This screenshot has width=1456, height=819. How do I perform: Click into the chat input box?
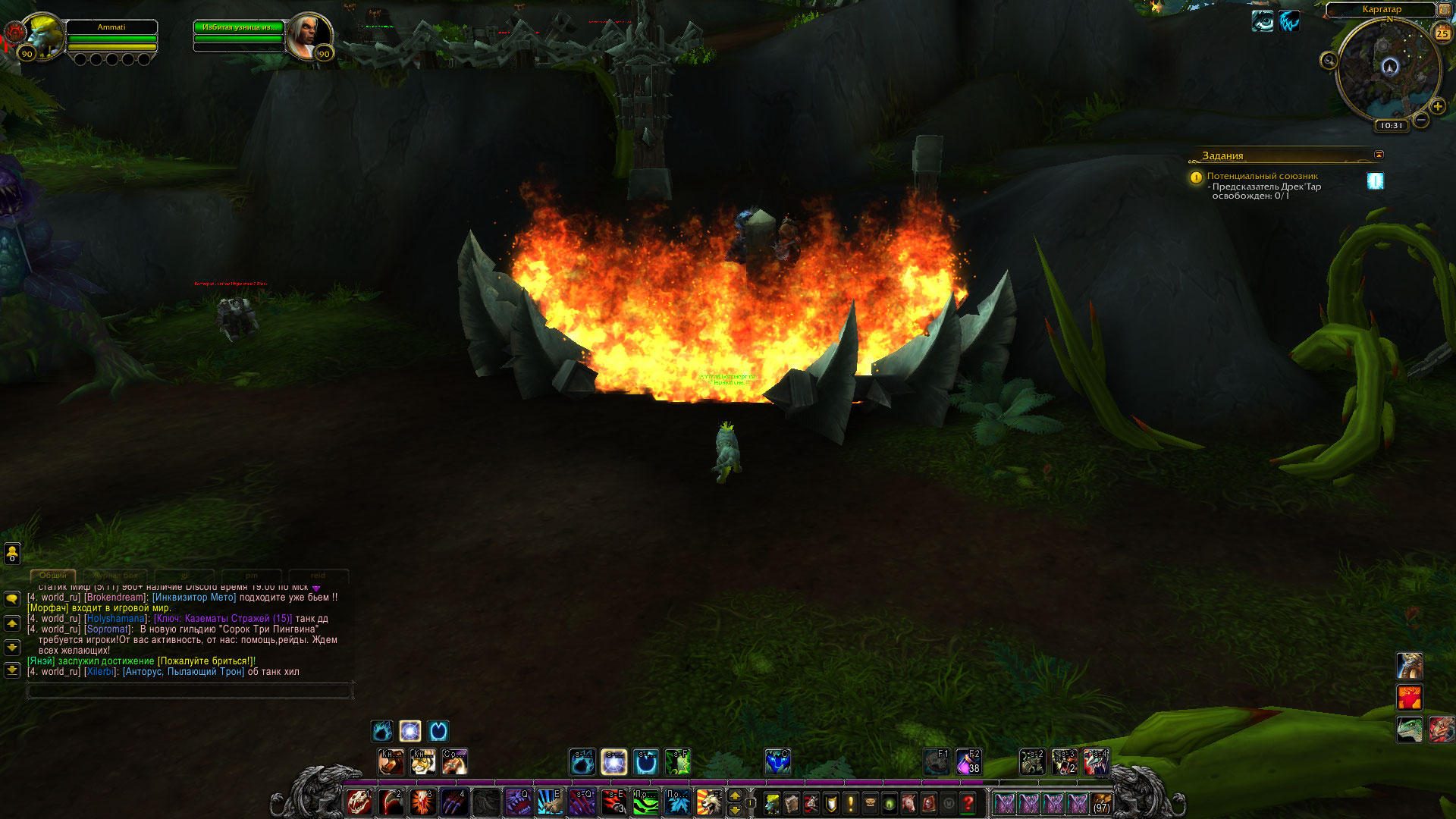(190, 691)
